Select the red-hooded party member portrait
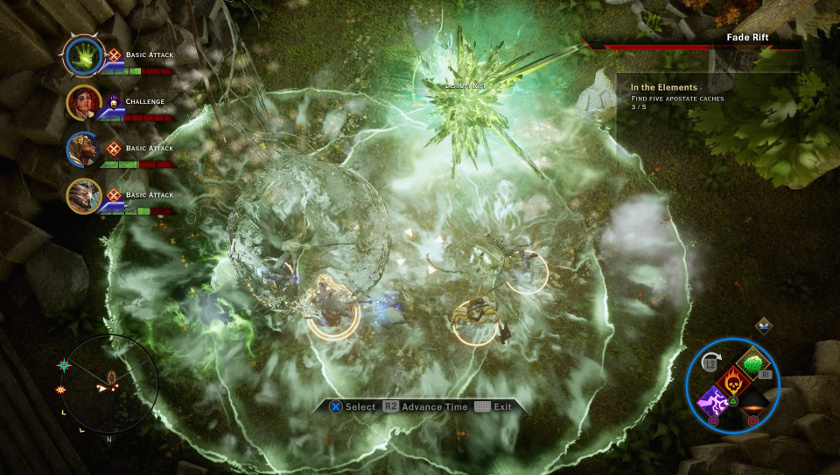This screenshot has width=840, height=475. point(82,102)
